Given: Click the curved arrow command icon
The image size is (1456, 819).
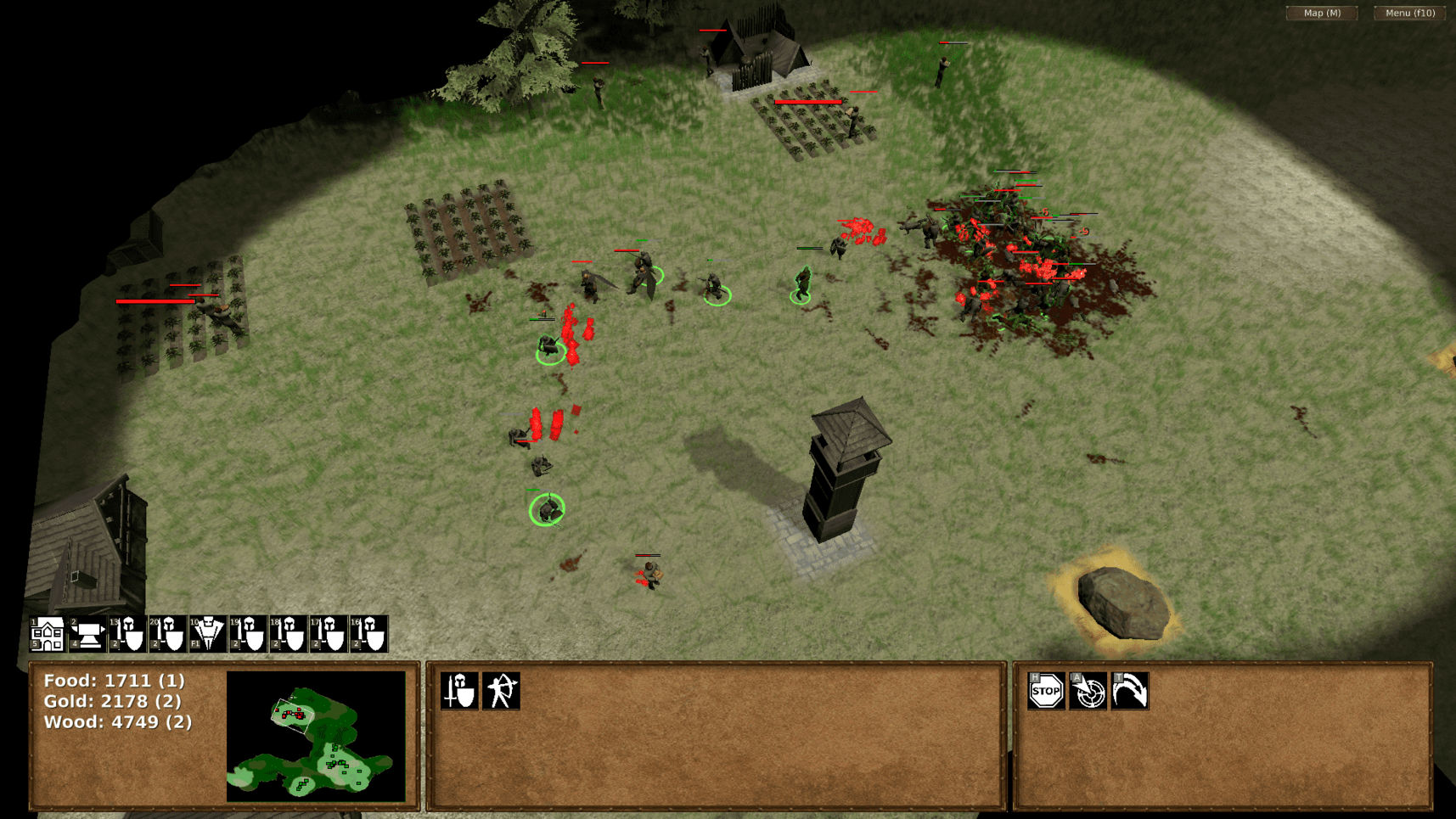Looking at the screenshot, I should pos(1129,691).
